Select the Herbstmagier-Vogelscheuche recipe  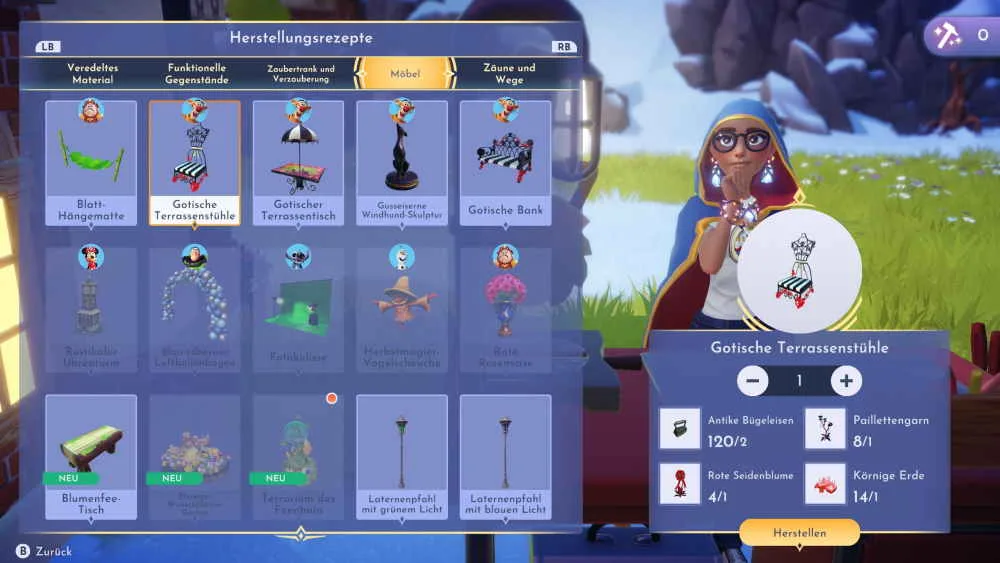402,308
